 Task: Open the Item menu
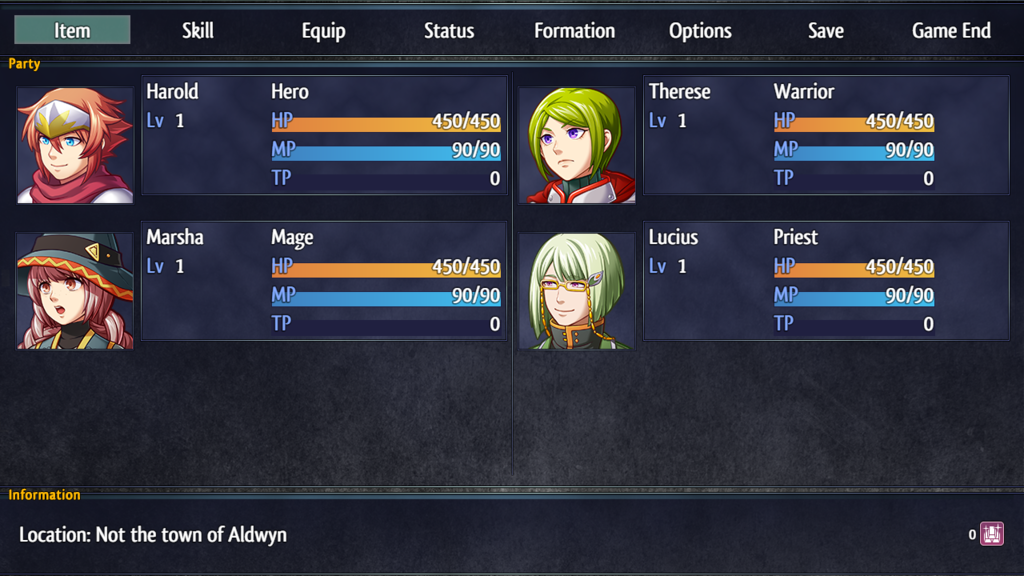(72, 30)
